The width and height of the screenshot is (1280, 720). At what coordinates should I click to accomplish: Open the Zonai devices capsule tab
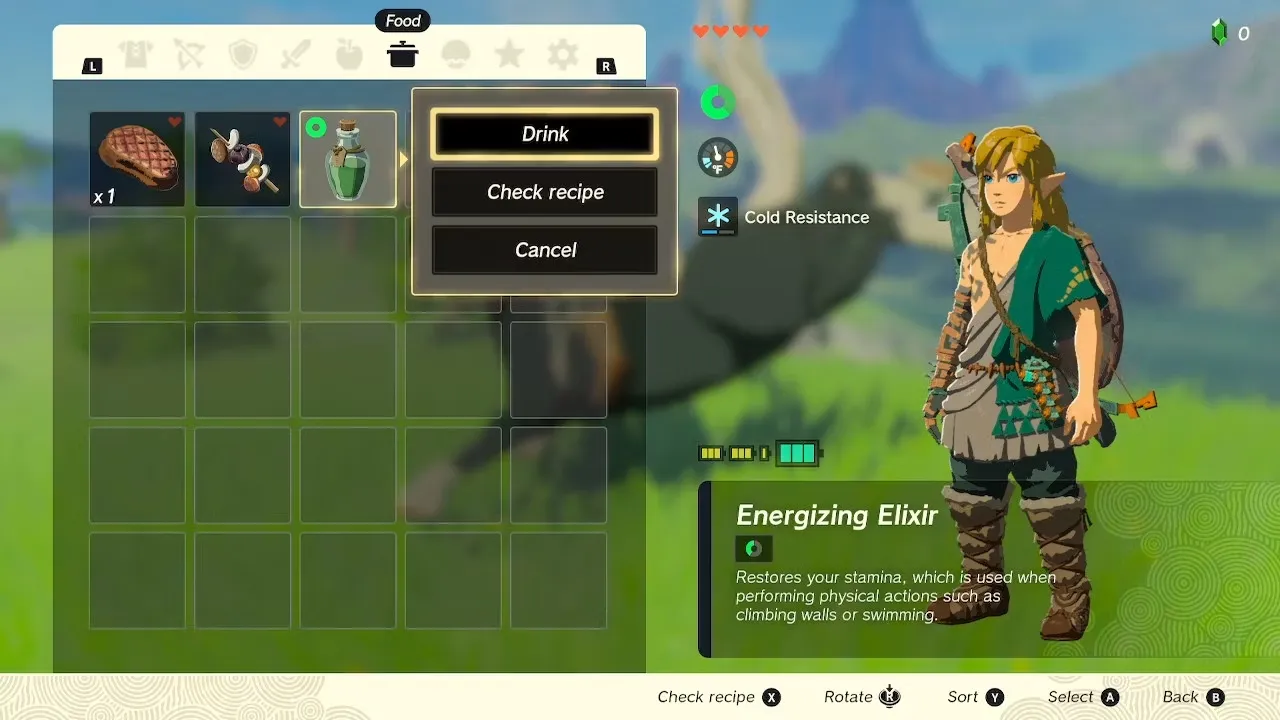456,55
